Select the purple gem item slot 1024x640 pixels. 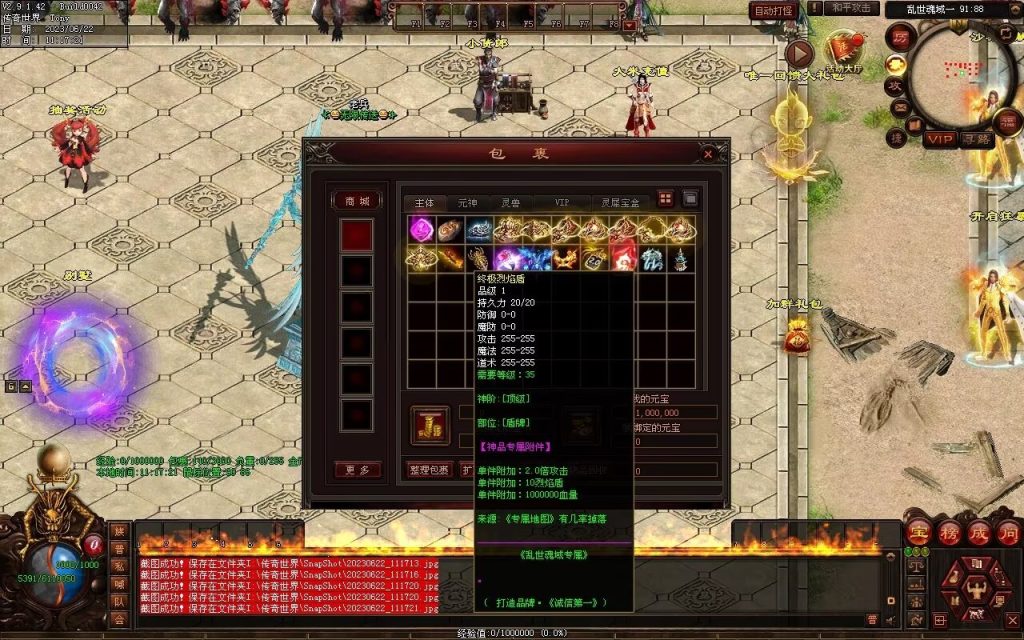point(420,230)
